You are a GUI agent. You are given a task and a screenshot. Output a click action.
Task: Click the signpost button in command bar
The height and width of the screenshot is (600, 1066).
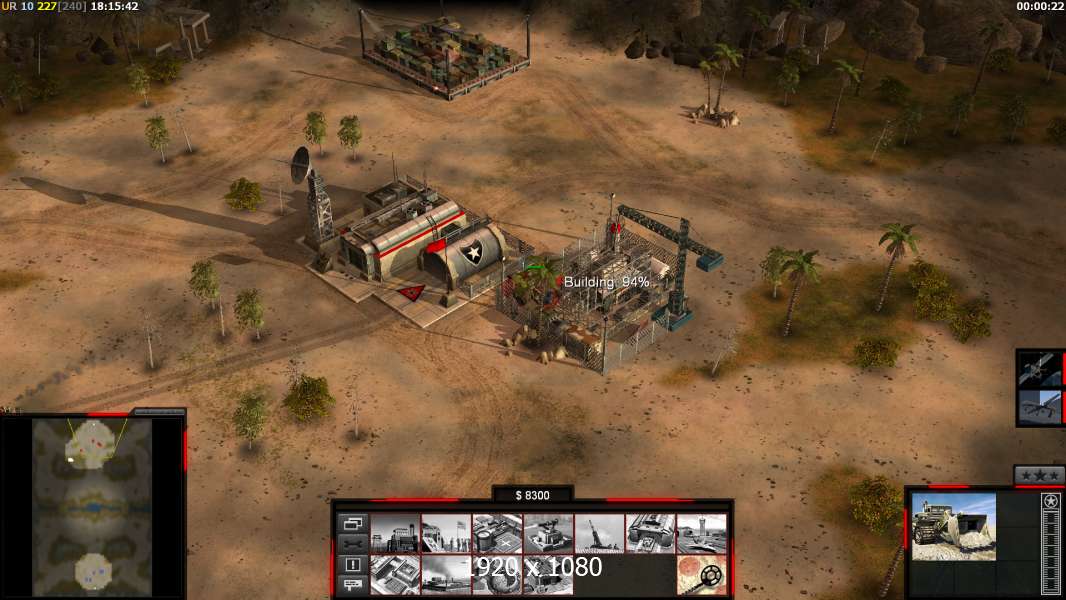(353, 585)
